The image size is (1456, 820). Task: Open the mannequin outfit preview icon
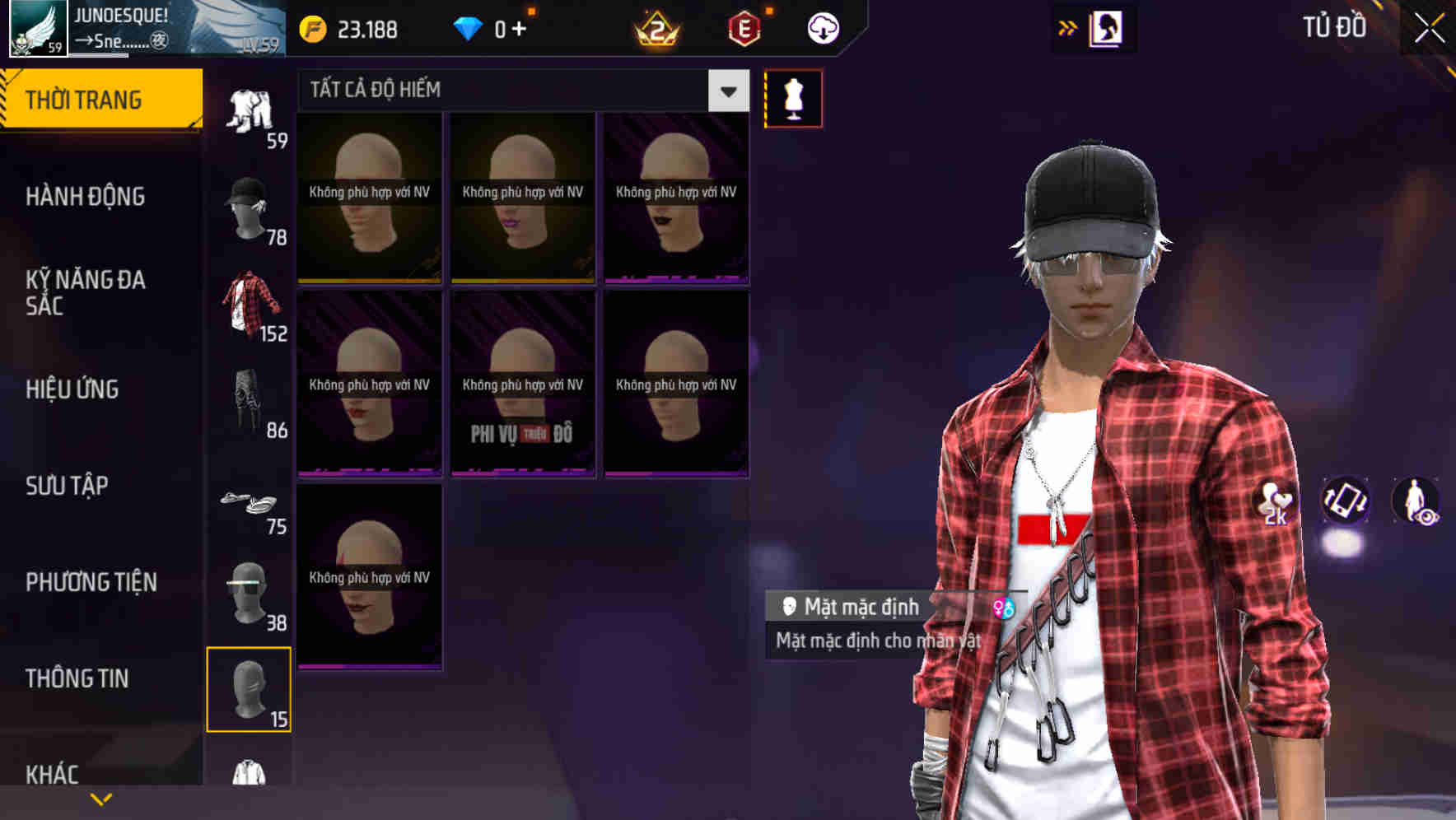(x=793, y=97)
